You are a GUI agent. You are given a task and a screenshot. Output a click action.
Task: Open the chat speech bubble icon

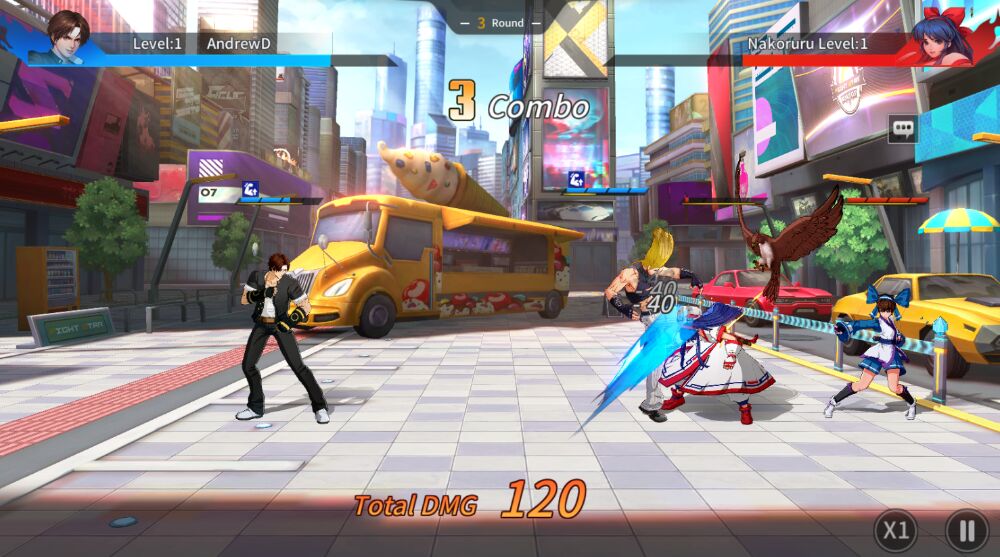903,129
